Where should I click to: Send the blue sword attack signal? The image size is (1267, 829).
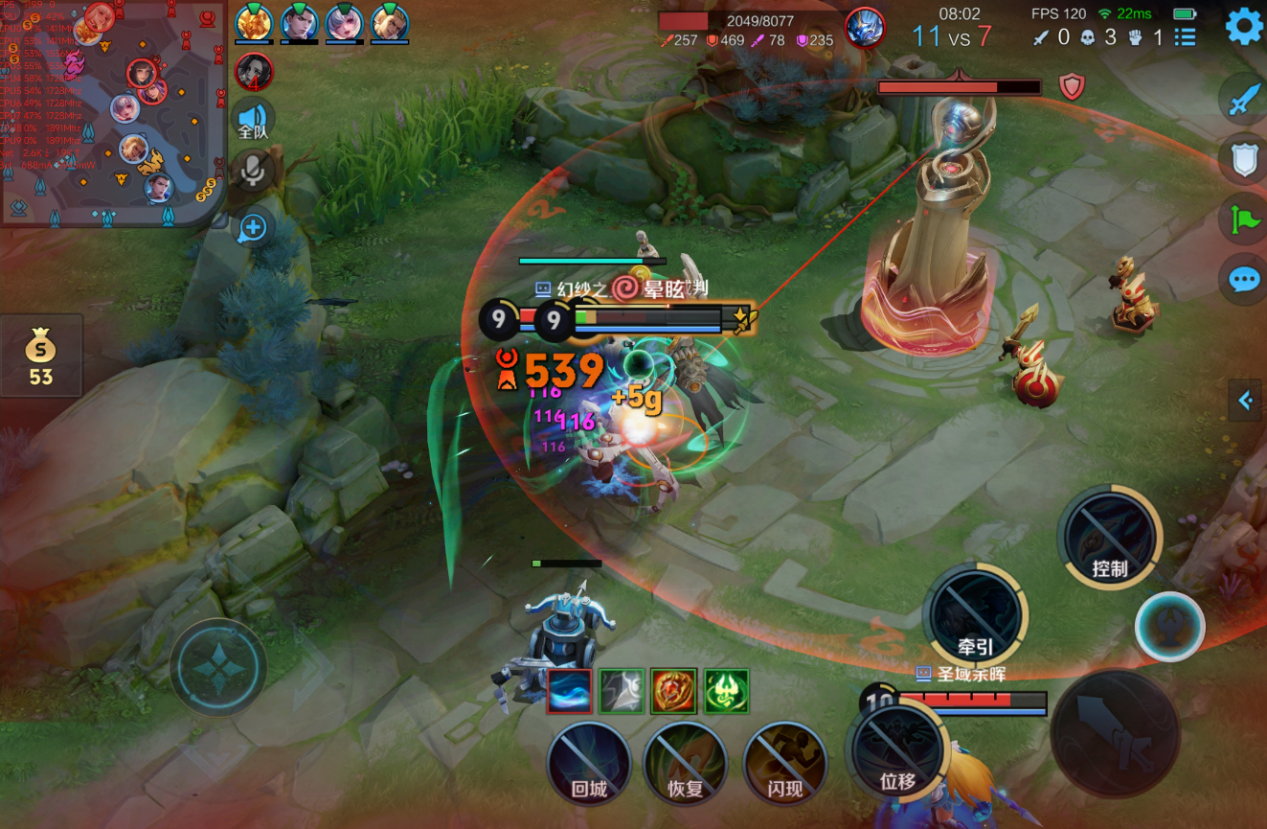click(1244, 100)
